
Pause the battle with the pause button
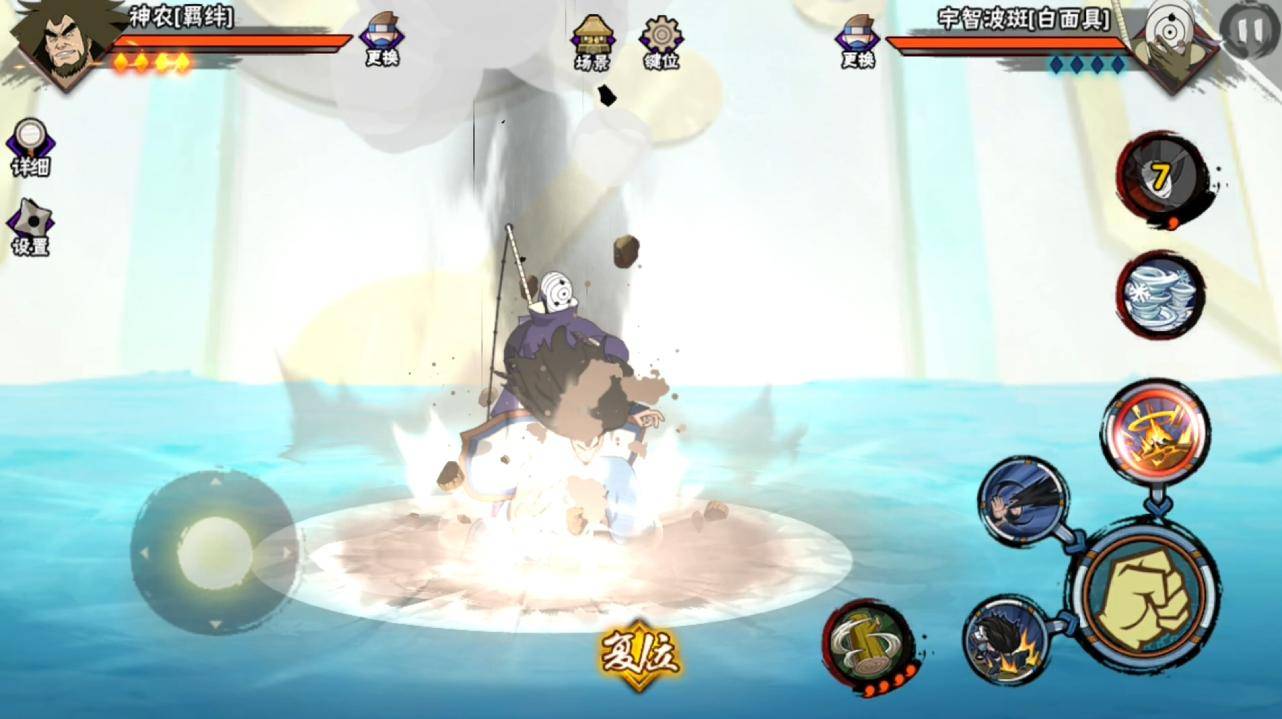[1248, 31]
